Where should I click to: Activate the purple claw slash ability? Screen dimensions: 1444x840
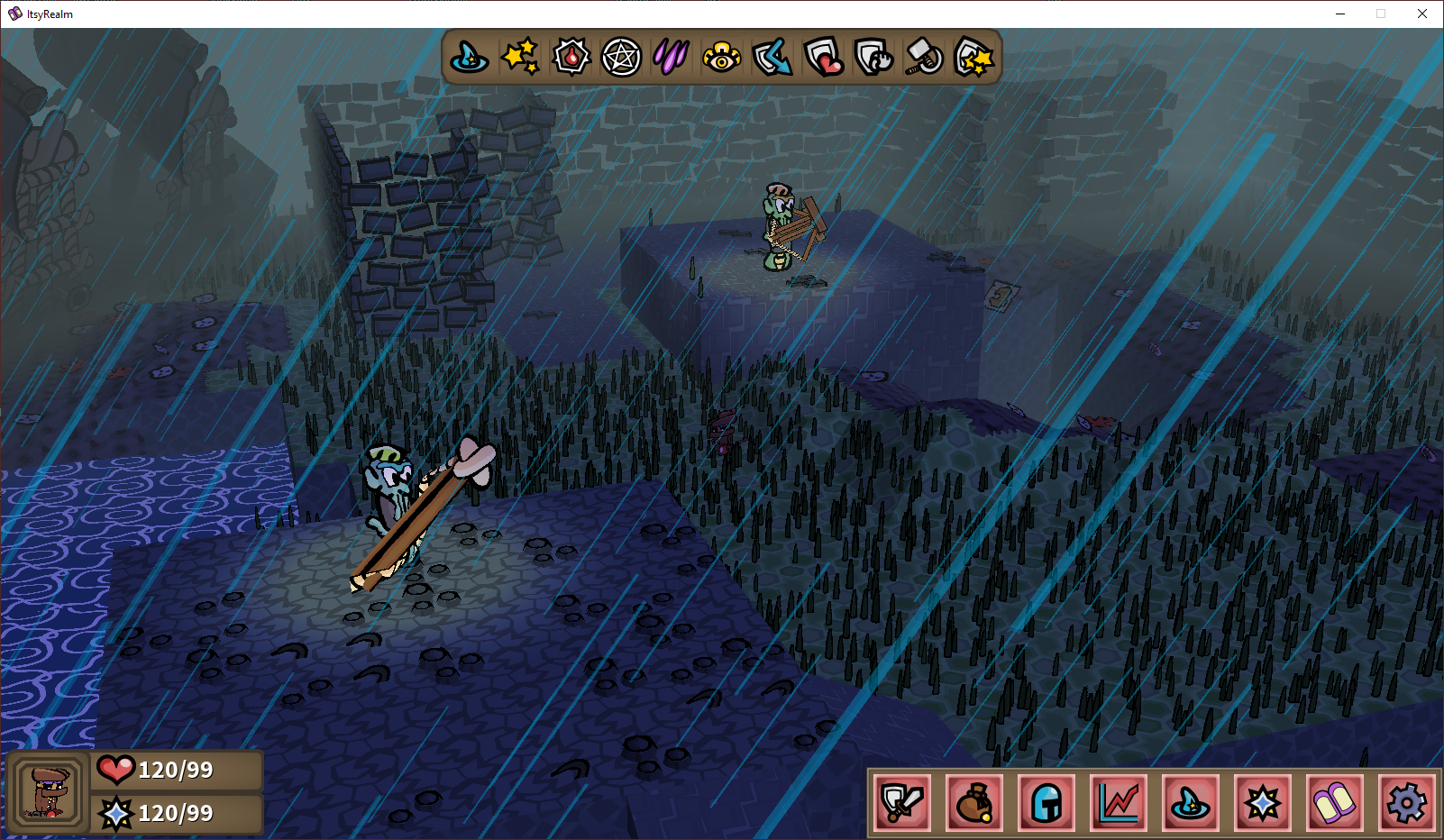pos(672,58)
